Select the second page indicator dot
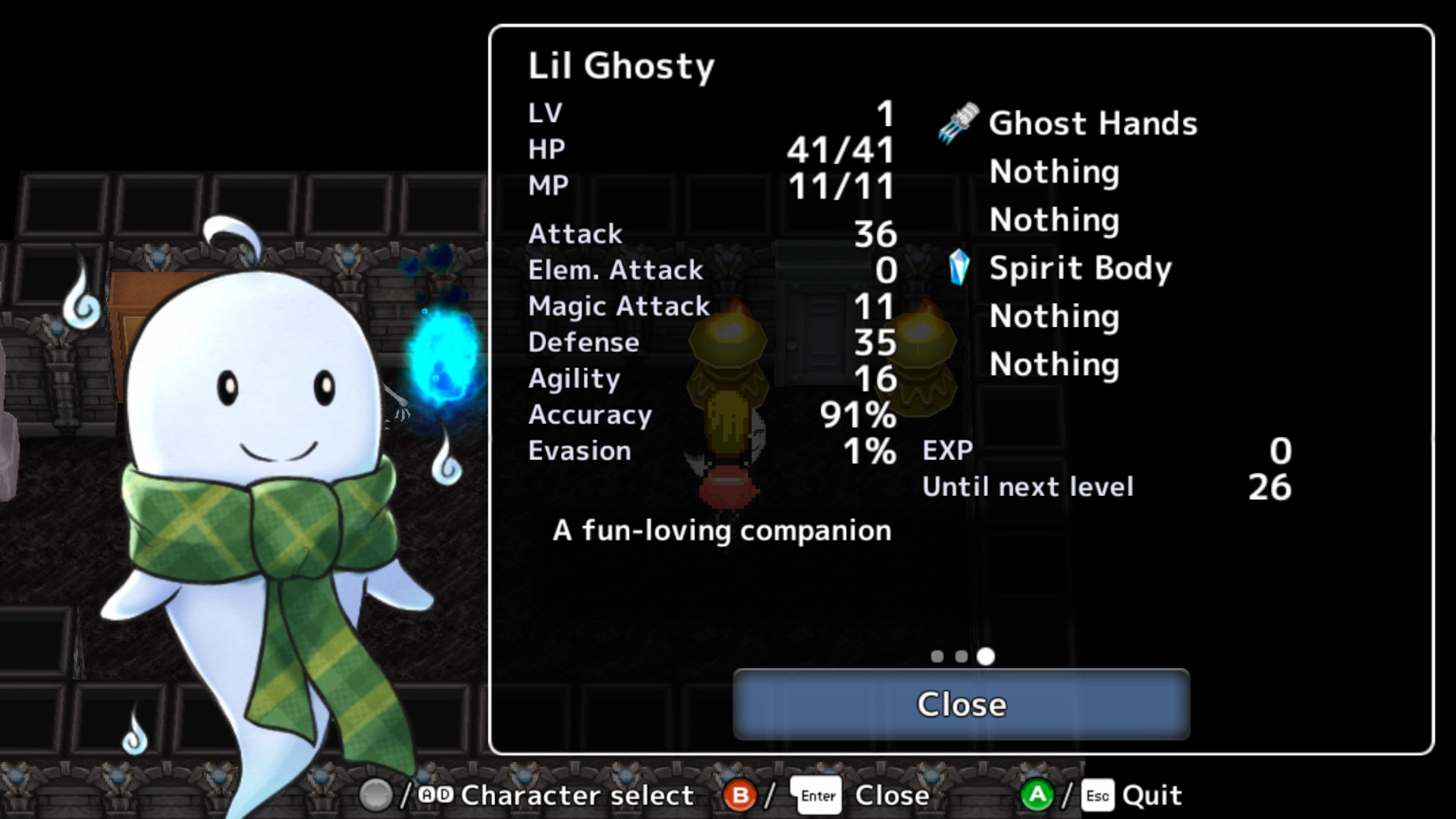The height and width of the screenshot is (819, 1456). 961,657
